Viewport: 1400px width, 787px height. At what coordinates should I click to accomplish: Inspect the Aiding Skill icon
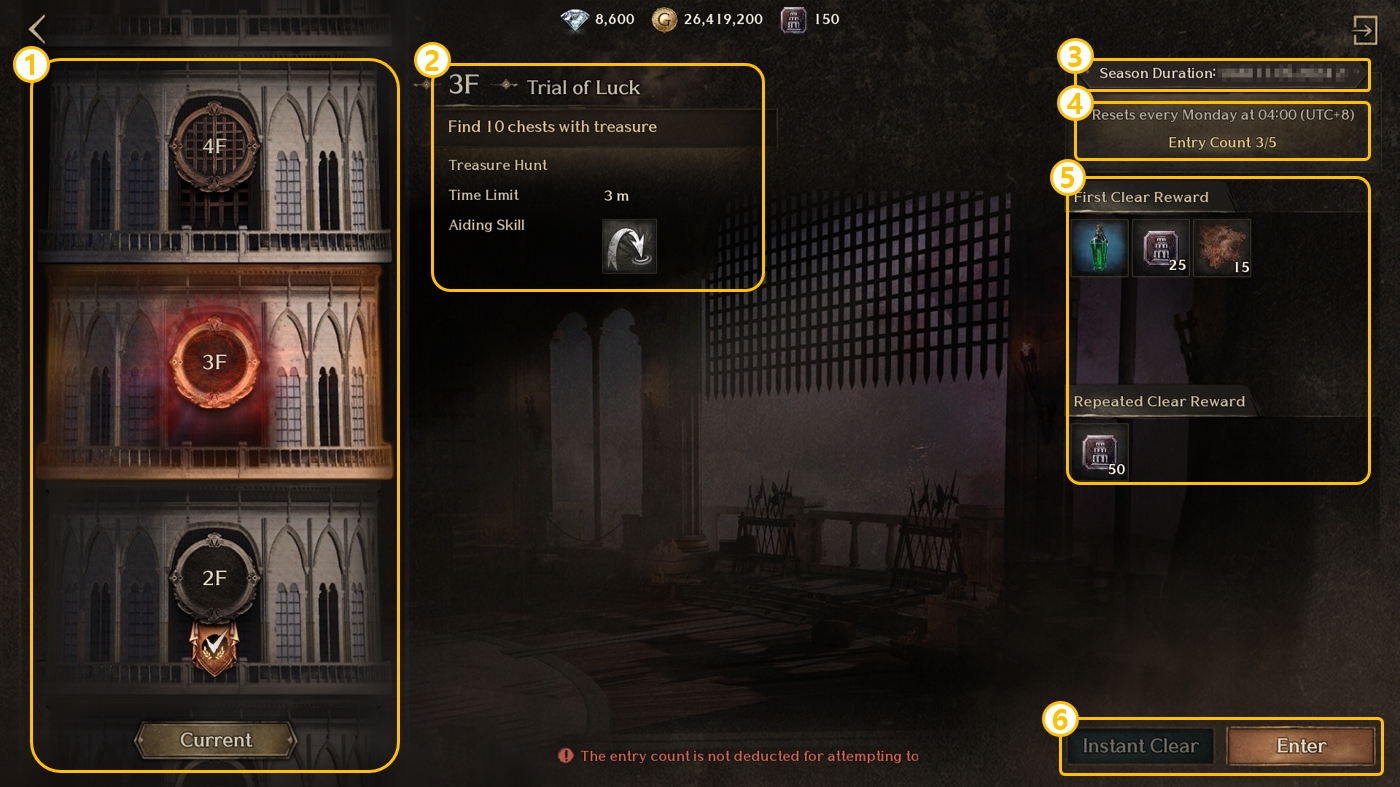point(629,246)
